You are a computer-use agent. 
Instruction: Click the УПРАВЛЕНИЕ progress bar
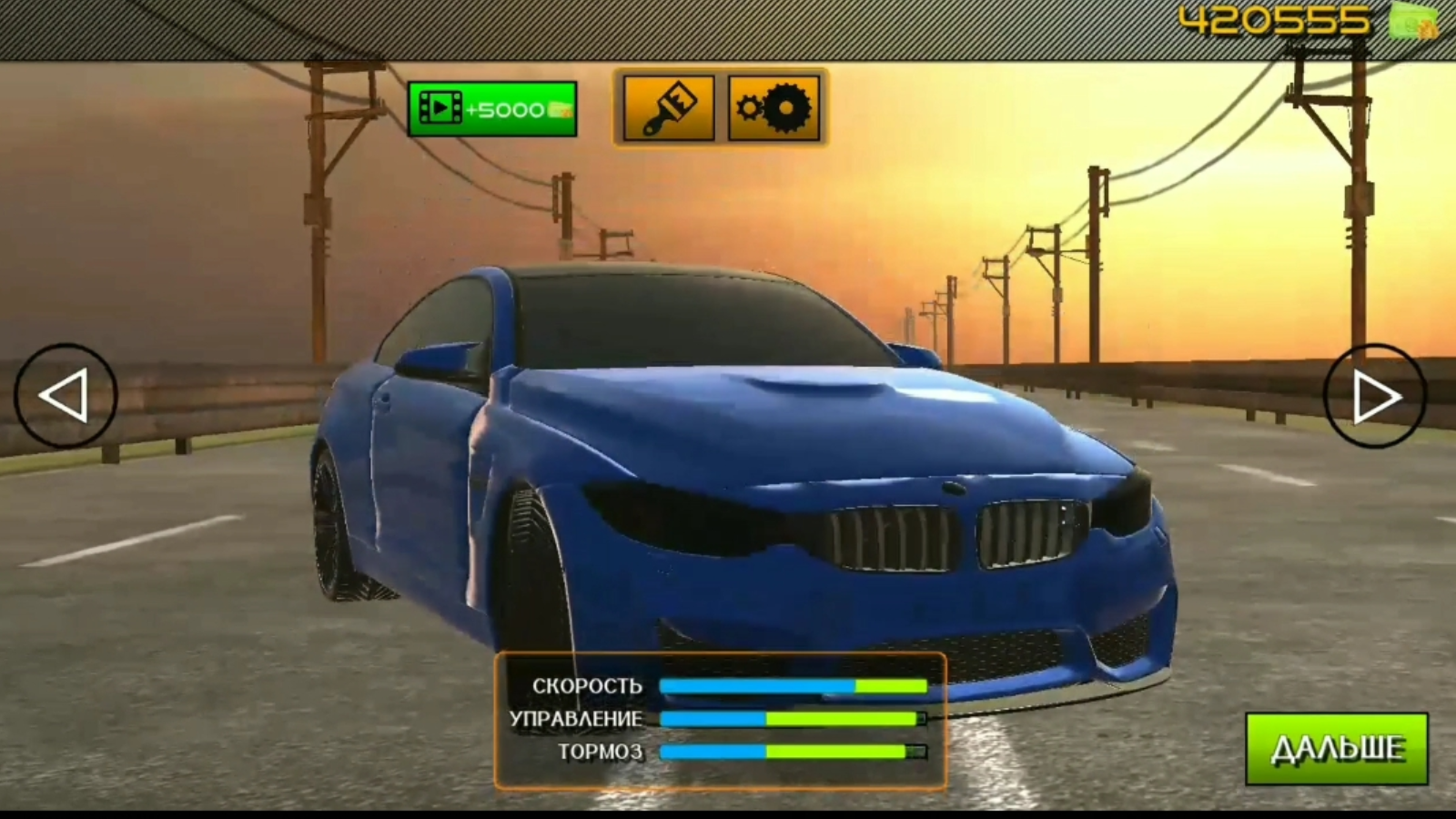792,718
